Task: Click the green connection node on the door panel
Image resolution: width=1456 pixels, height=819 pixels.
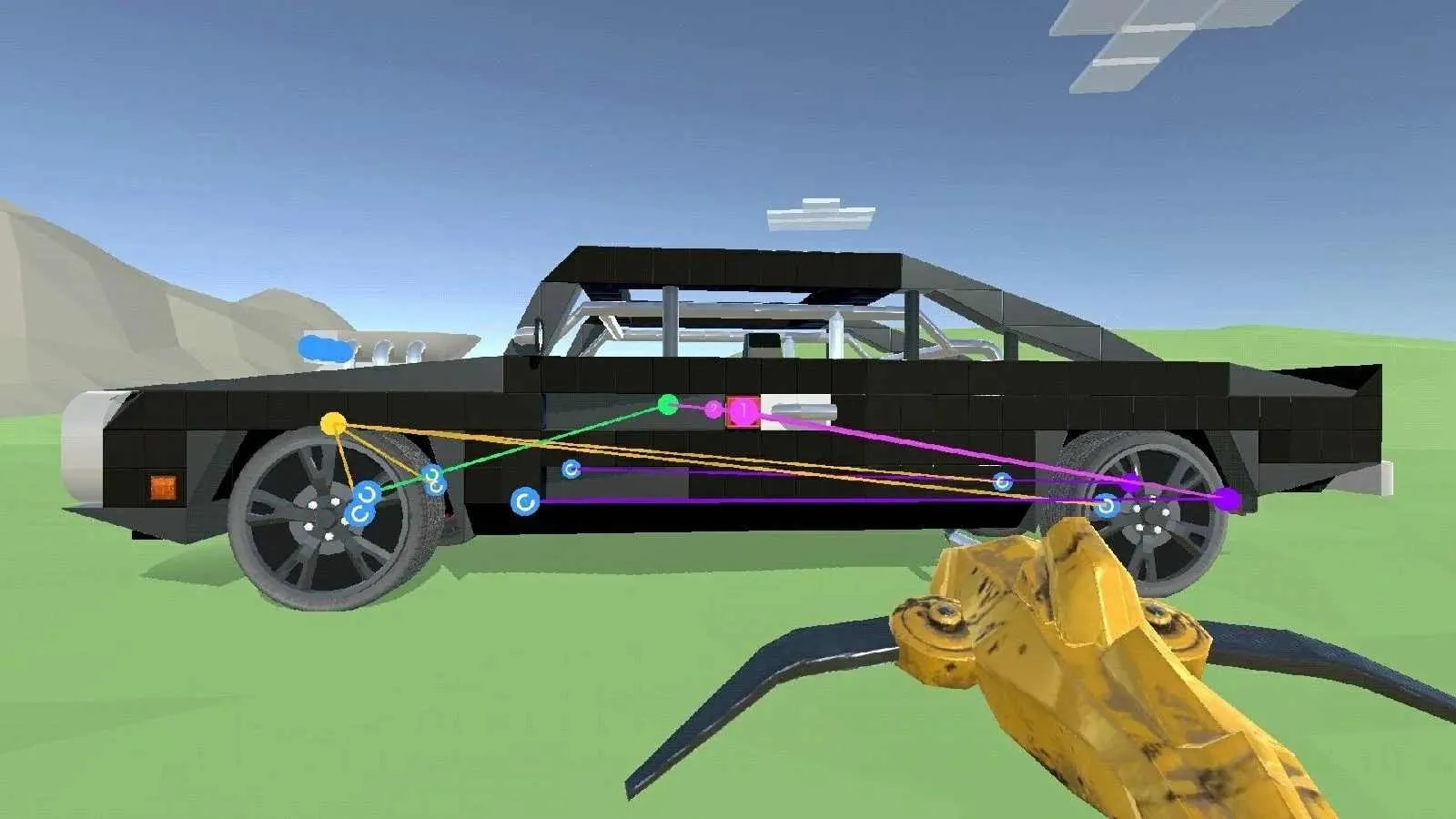Action: (667, 404)
